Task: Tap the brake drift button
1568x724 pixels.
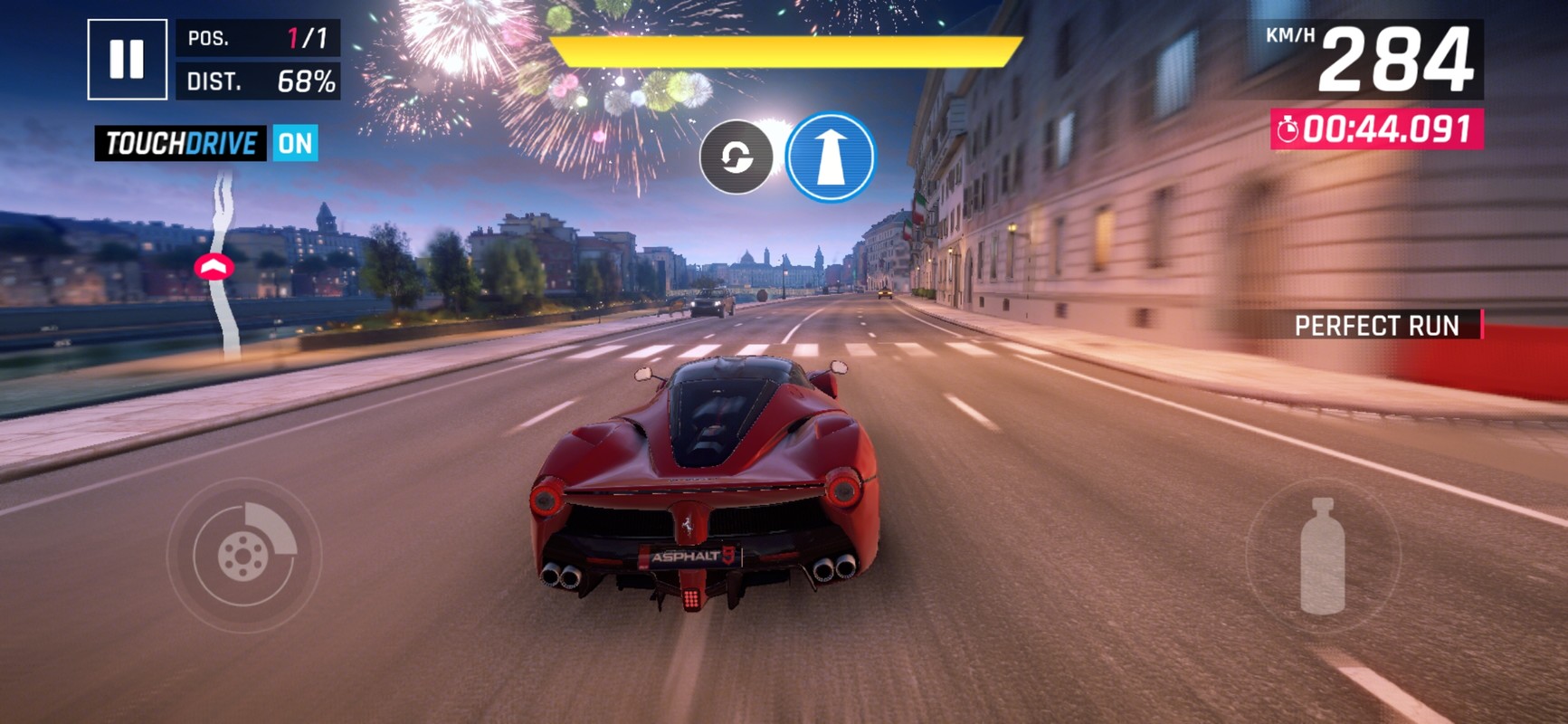Action: click(243, 555)
